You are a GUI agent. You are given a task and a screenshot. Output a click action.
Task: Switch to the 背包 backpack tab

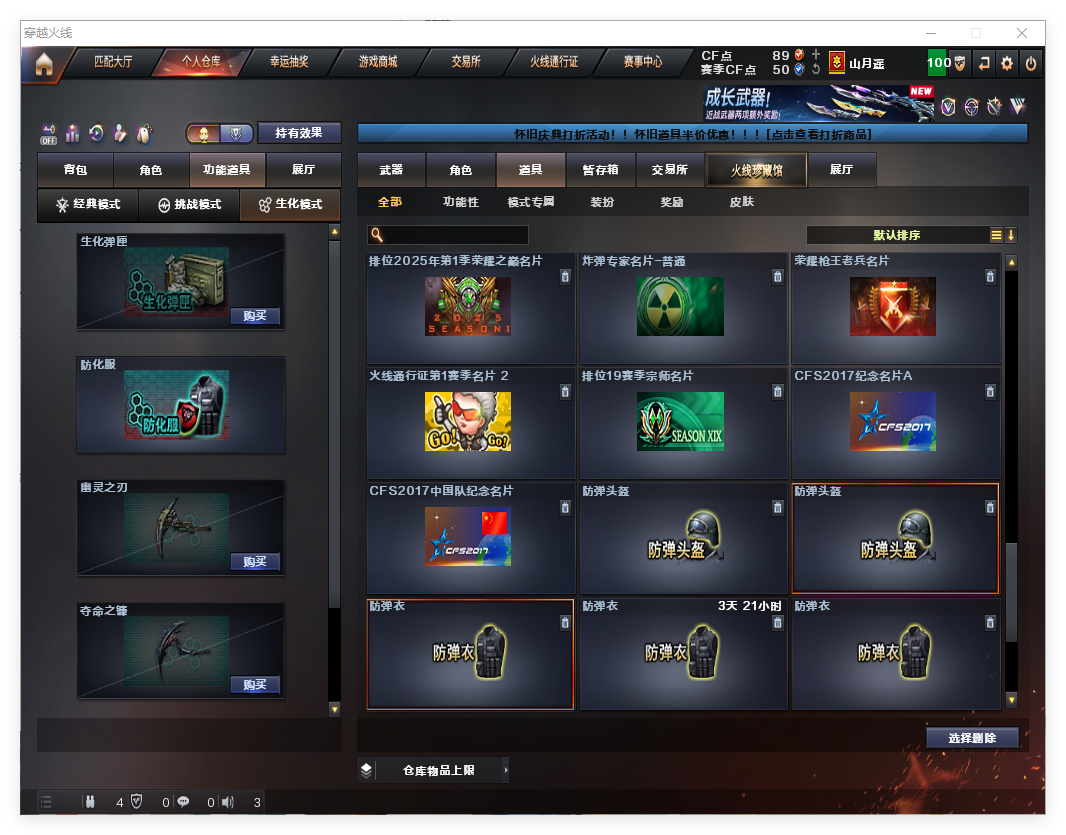(x=75, y=170)
